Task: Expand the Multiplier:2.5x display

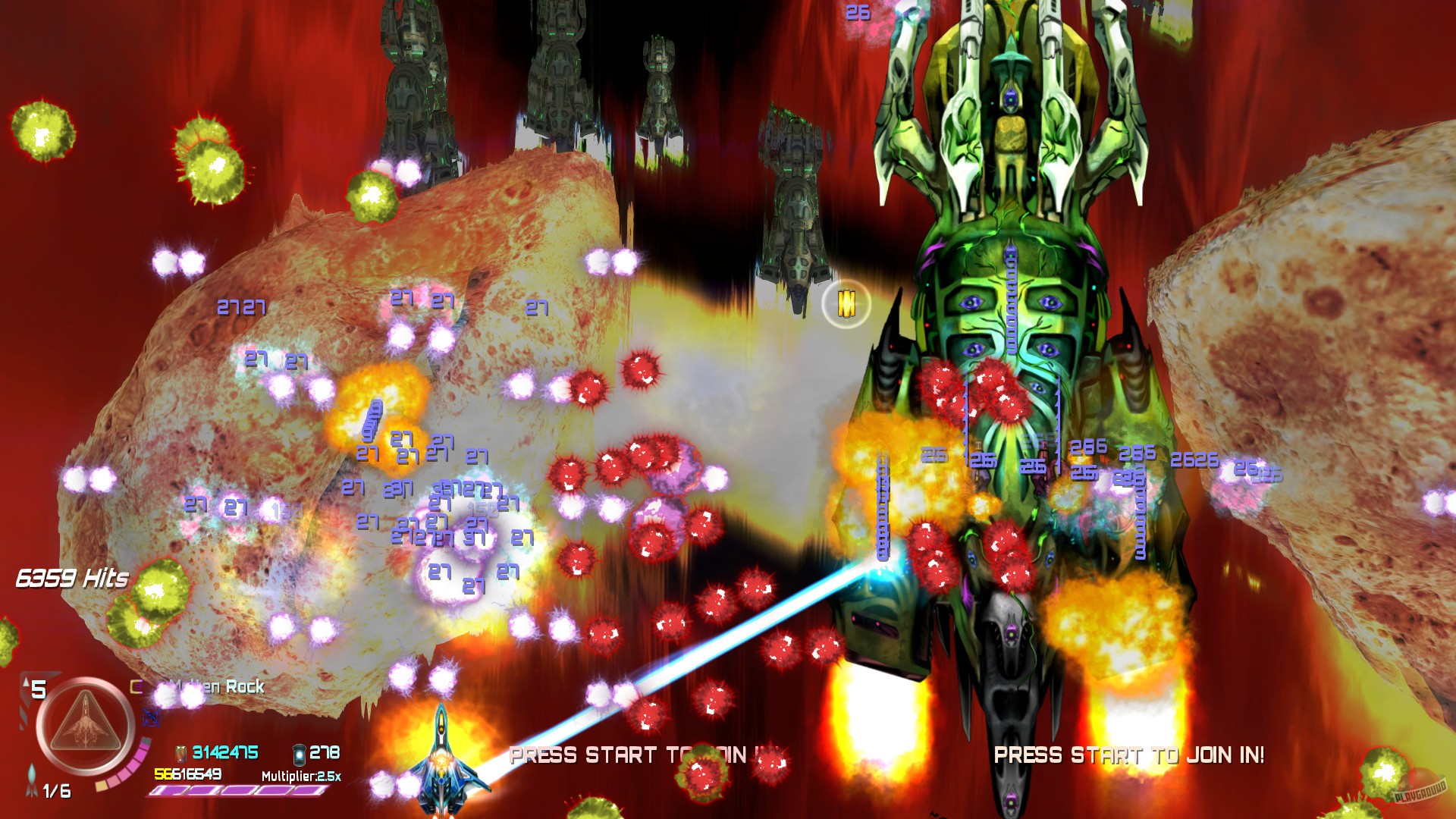Action: pyautogui.click(x=302, y=776)
